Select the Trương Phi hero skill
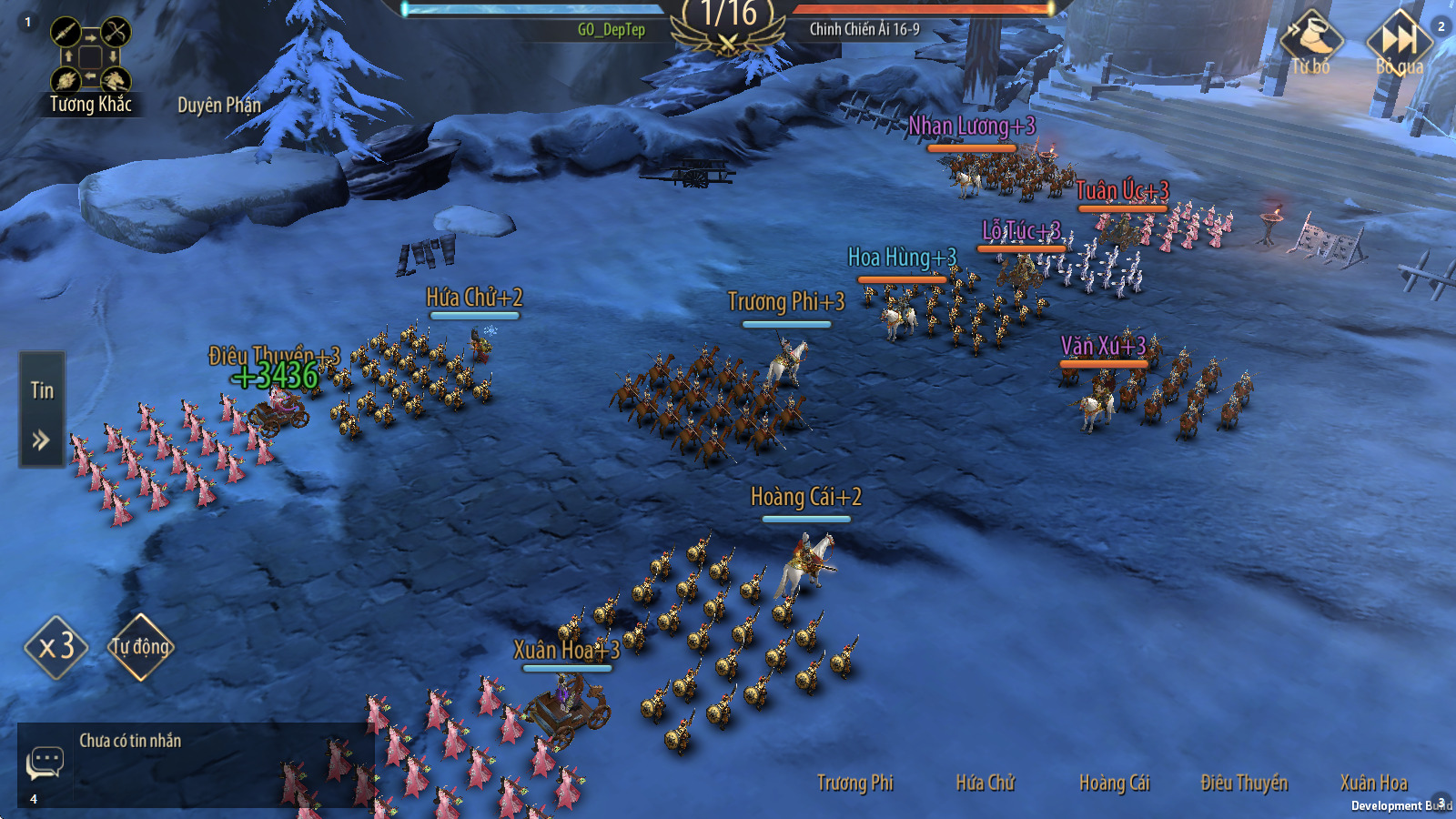 tap(854, 783)
